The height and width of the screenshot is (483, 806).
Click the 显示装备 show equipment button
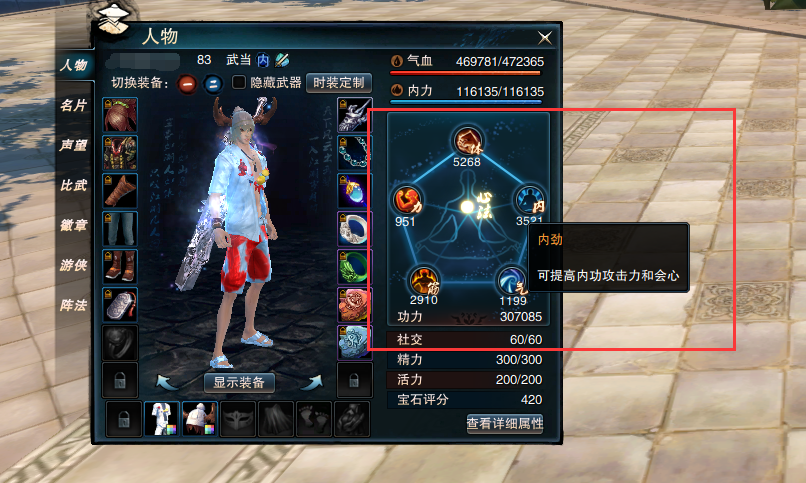[240, 382]
